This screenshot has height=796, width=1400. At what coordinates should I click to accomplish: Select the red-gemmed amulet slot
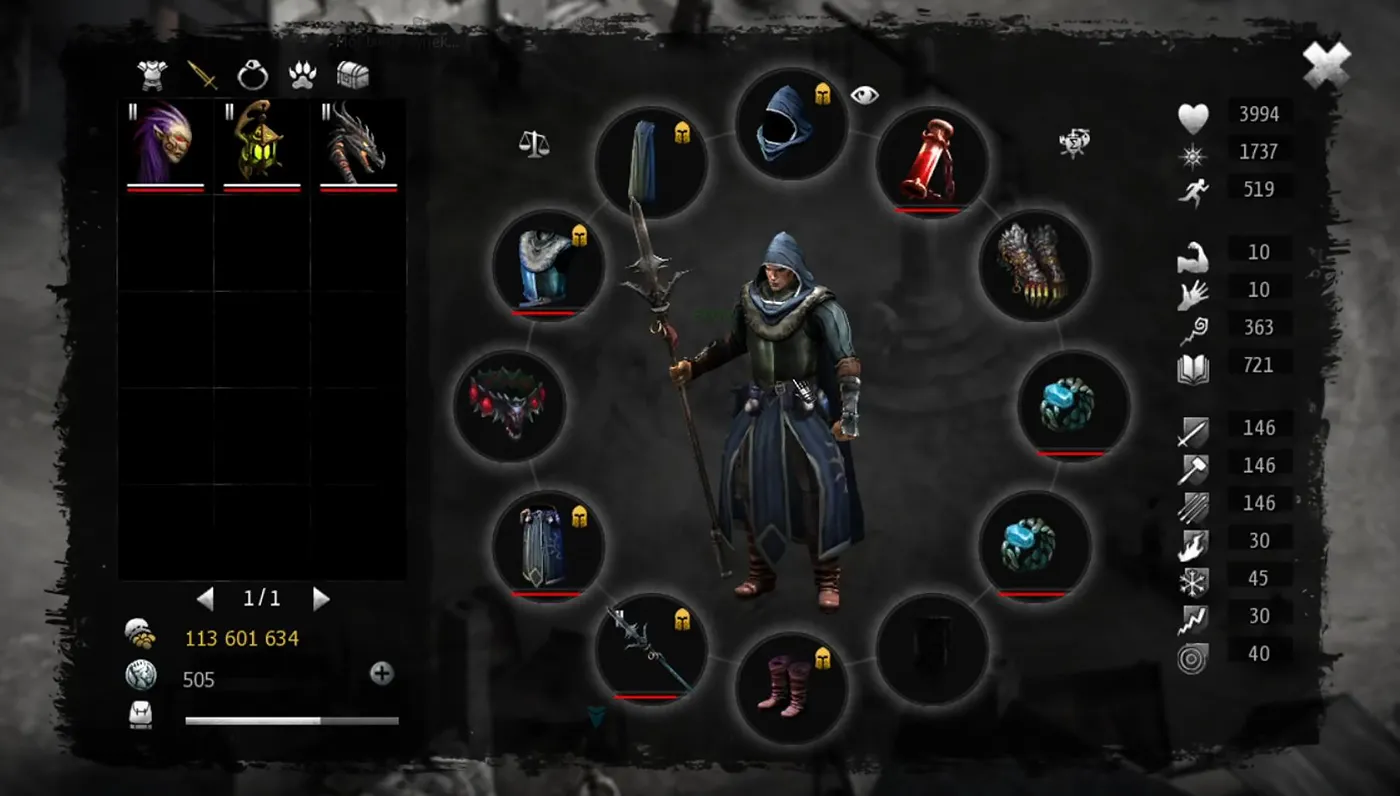[509, 405]
